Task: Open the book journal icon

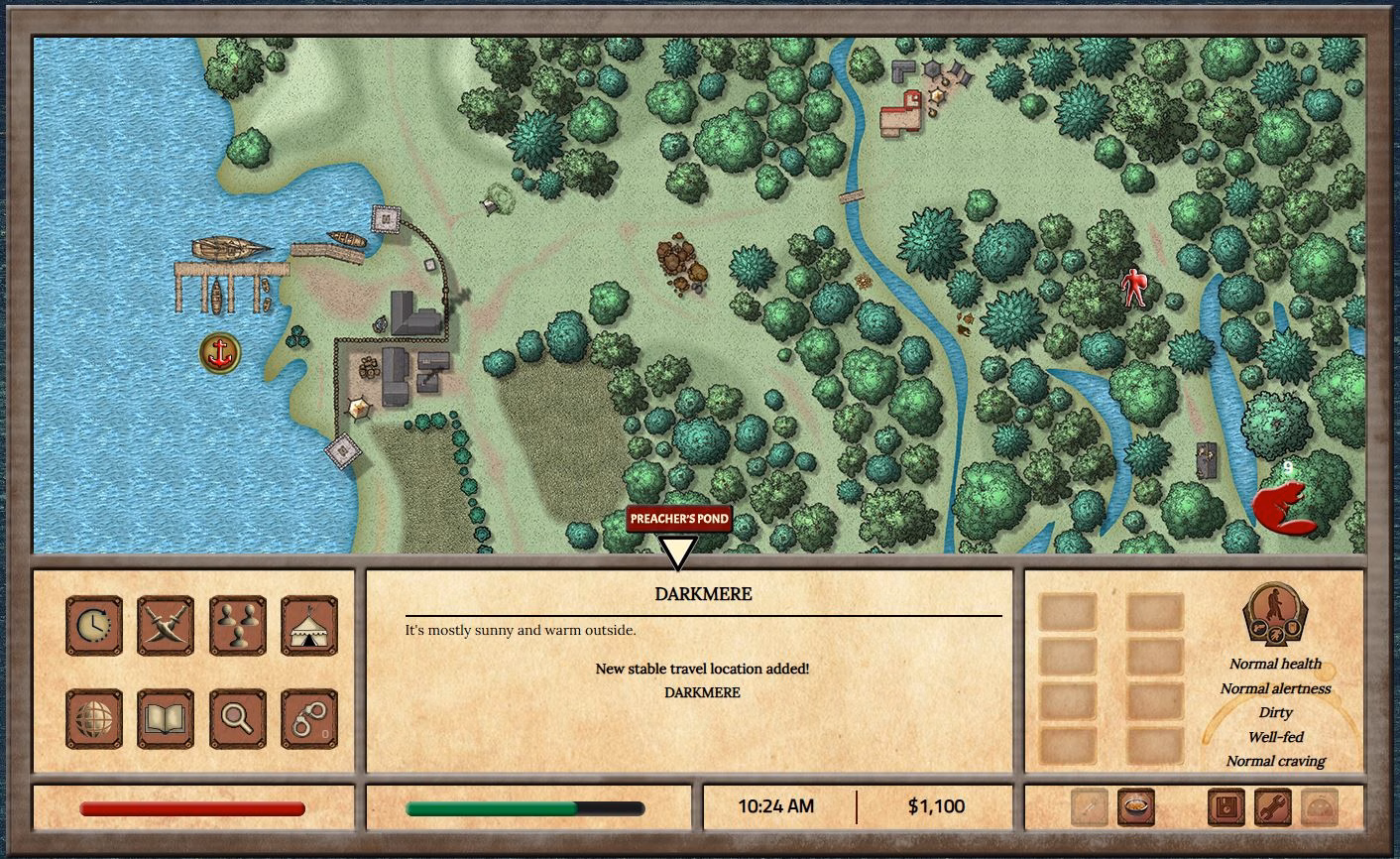Action: (166, 719)
